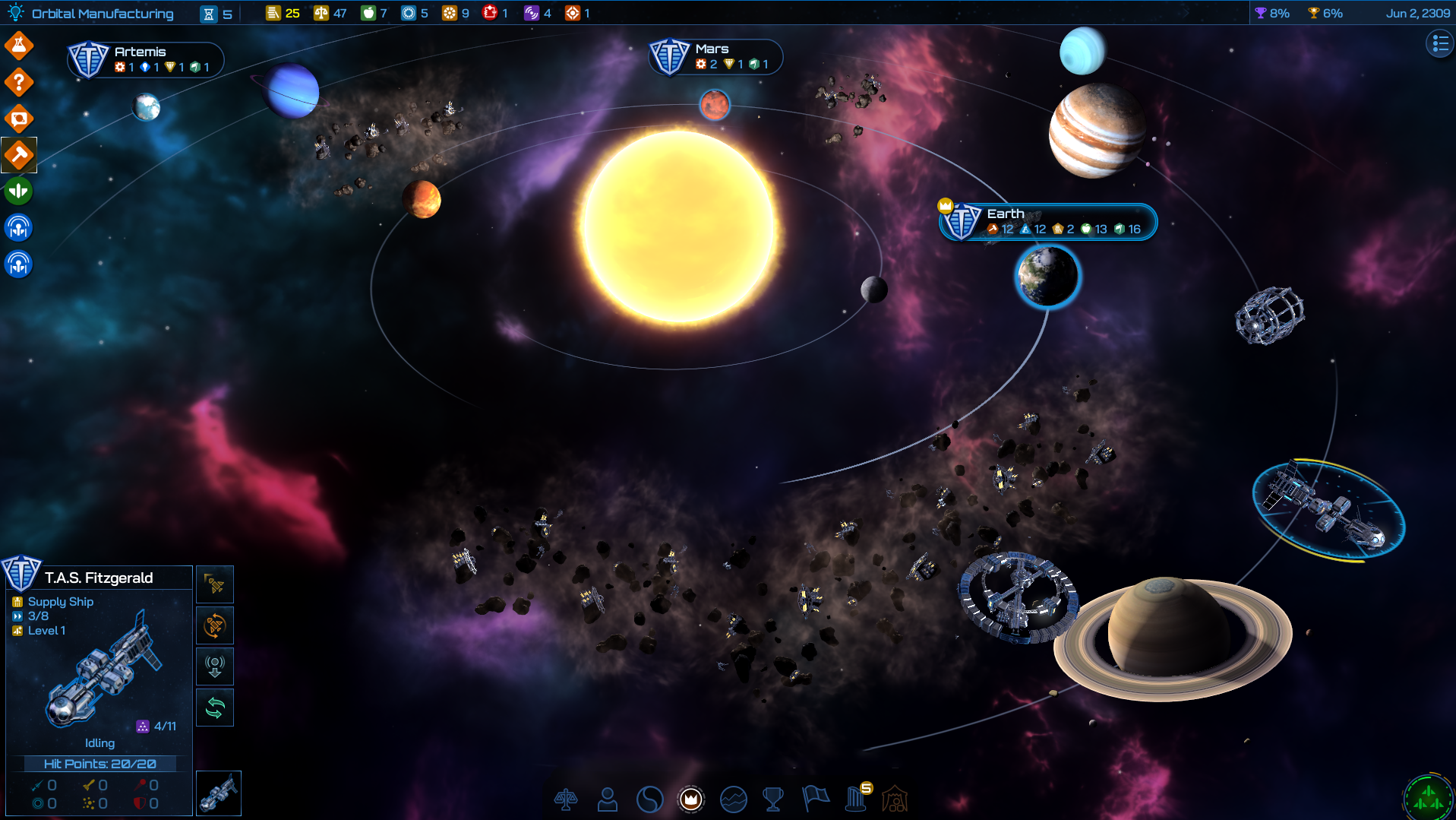Image resolution: width=1456 pixels, height=820 pixels.
Task: Select the crown icon in bottom bar
Action: [x=690, y=799]
